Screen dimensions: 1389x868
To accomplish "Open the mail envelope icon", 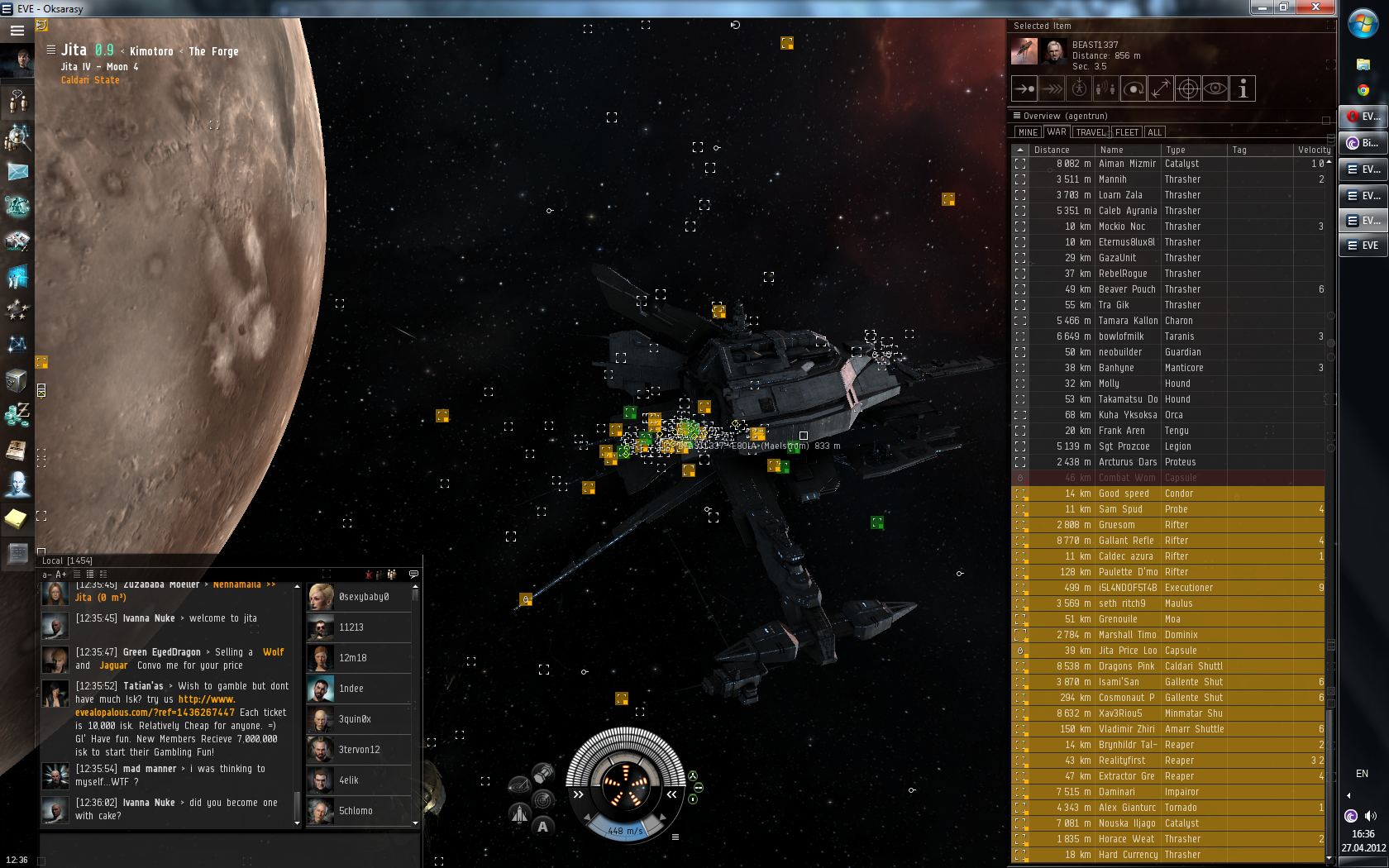I will pos(17,172).
